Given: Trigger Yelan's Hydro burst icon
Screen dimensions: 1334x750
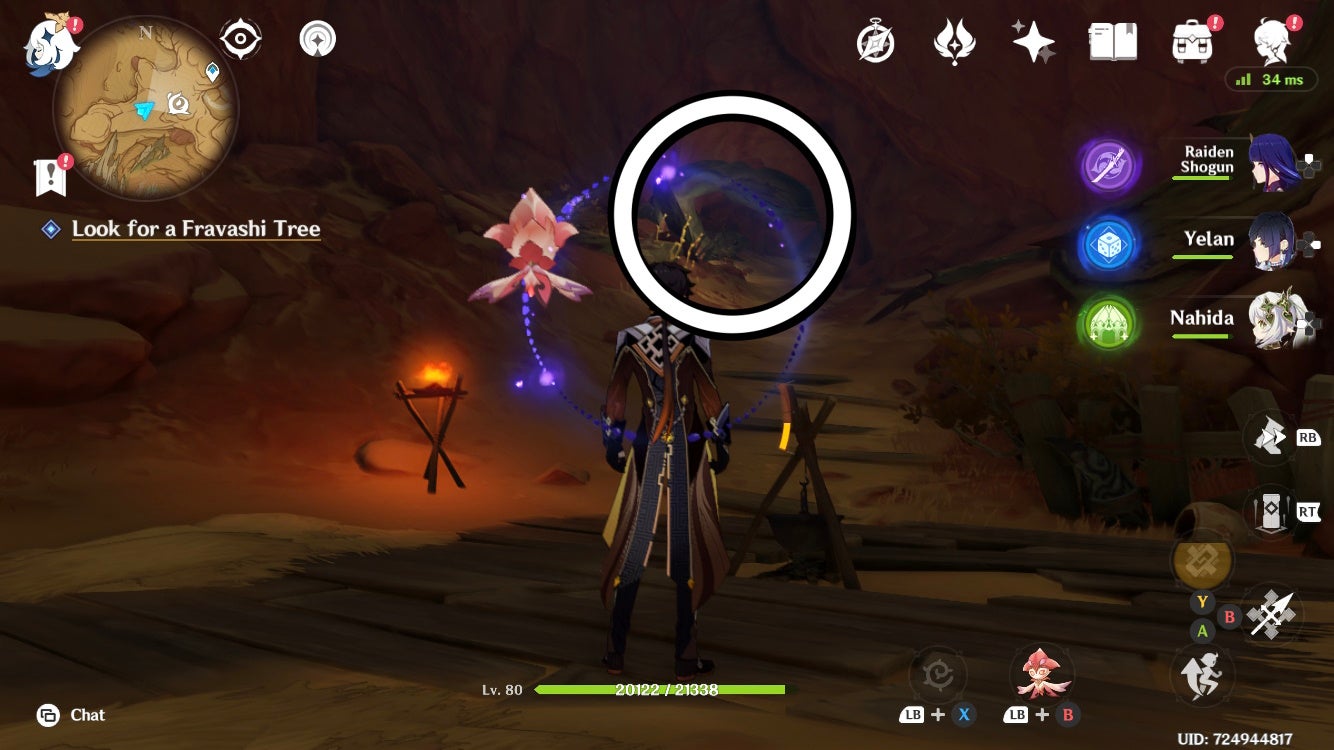Looking at the screenshot, I should click(1110, 240).
